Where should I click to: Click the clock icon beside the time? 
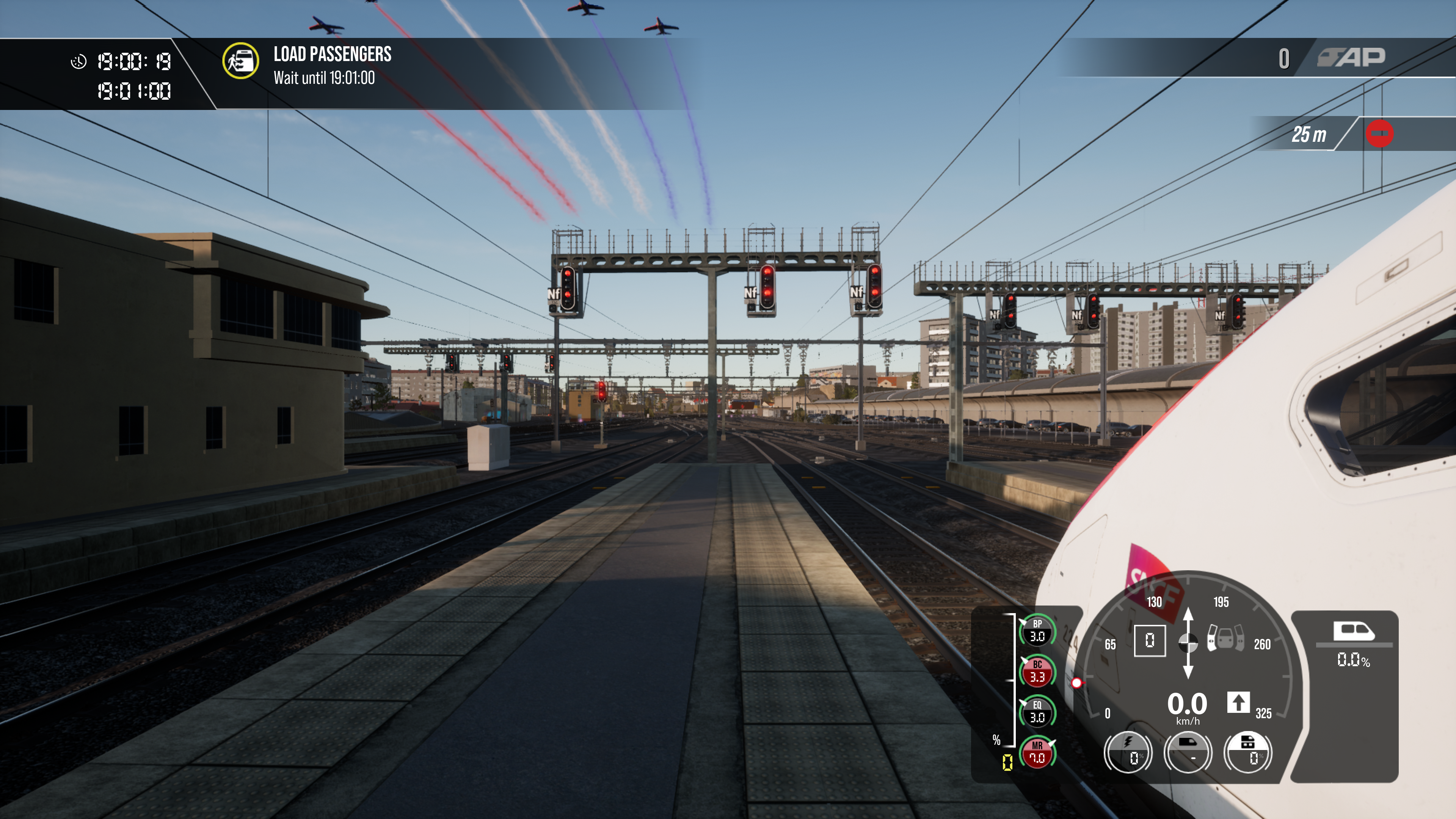click(78, 61)
